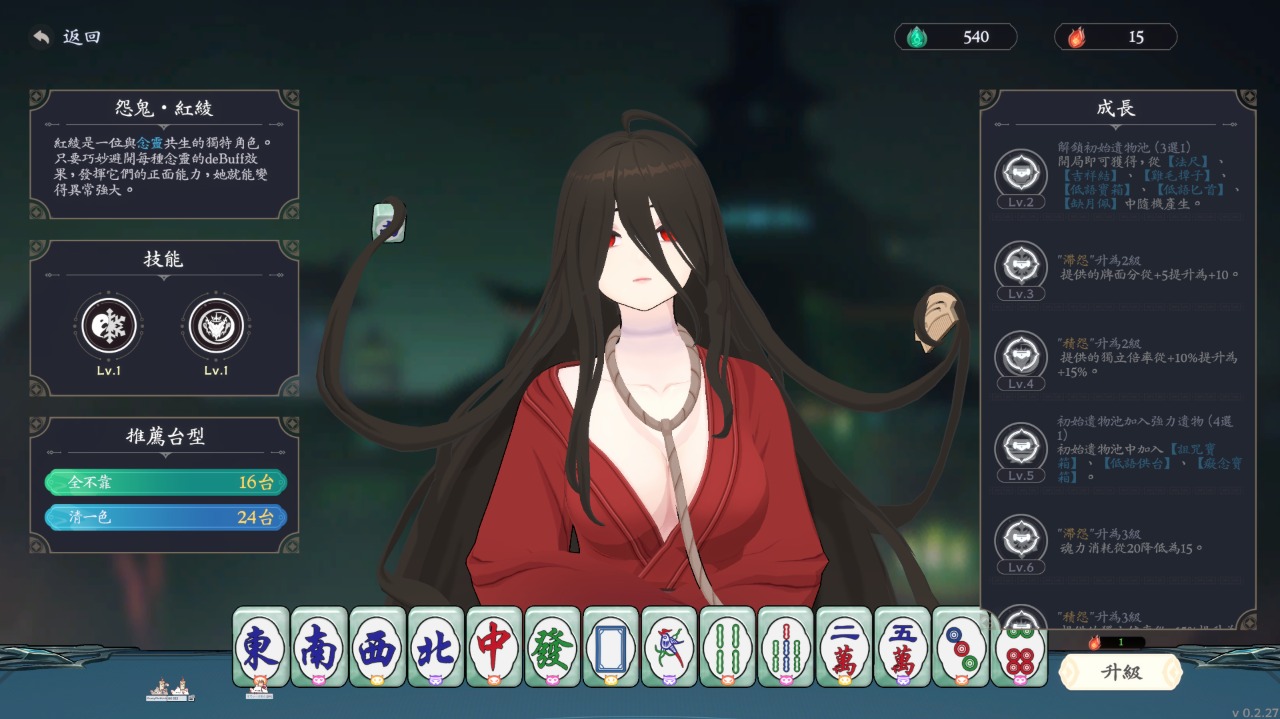1280x719 pixels.
Task: Select the snowflake skill icon
Action: [109, 326]
